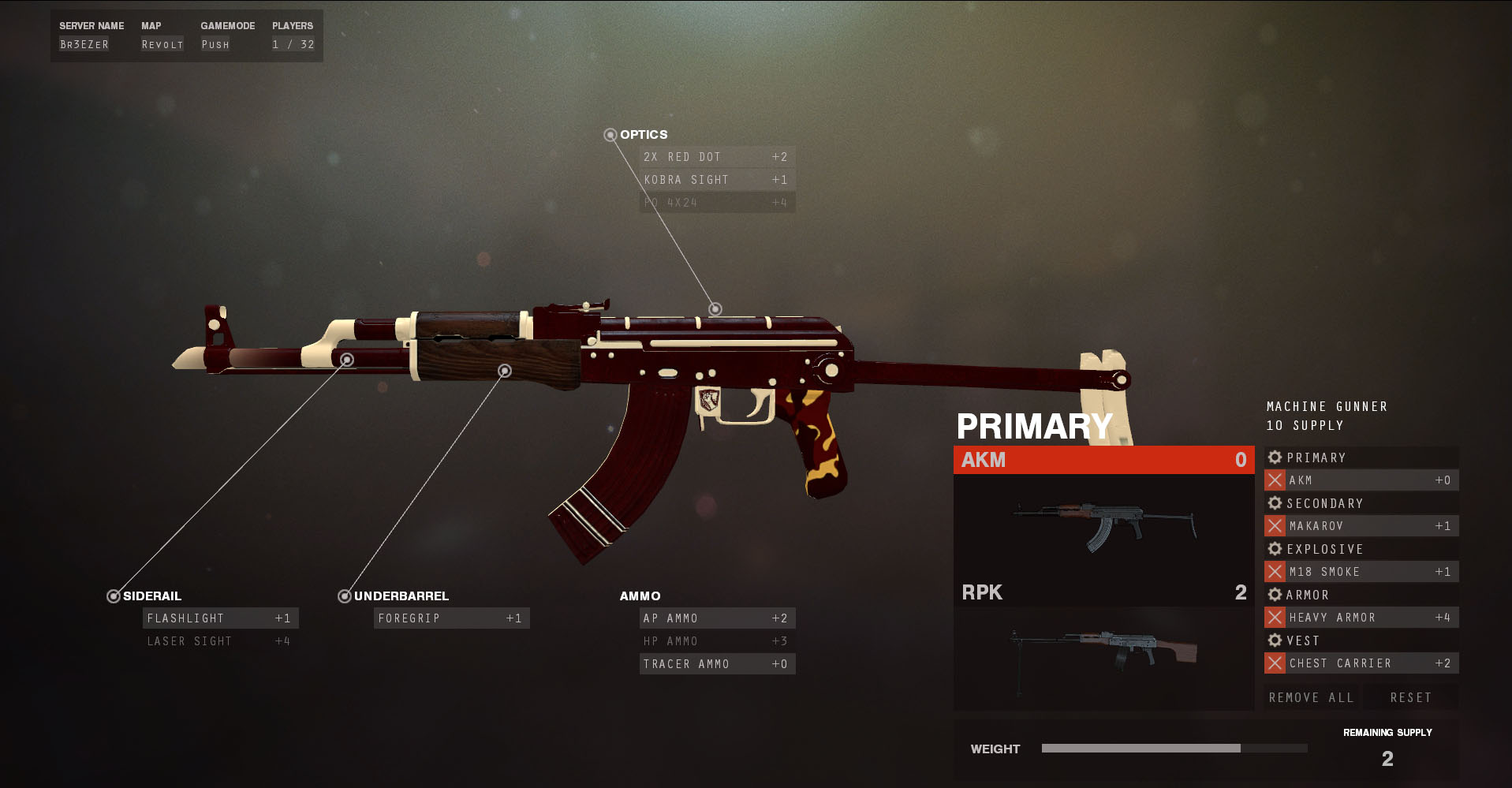Remove the Chest Carrier vest
The width and height of the screenshot is (1512, 788).
1275,663
